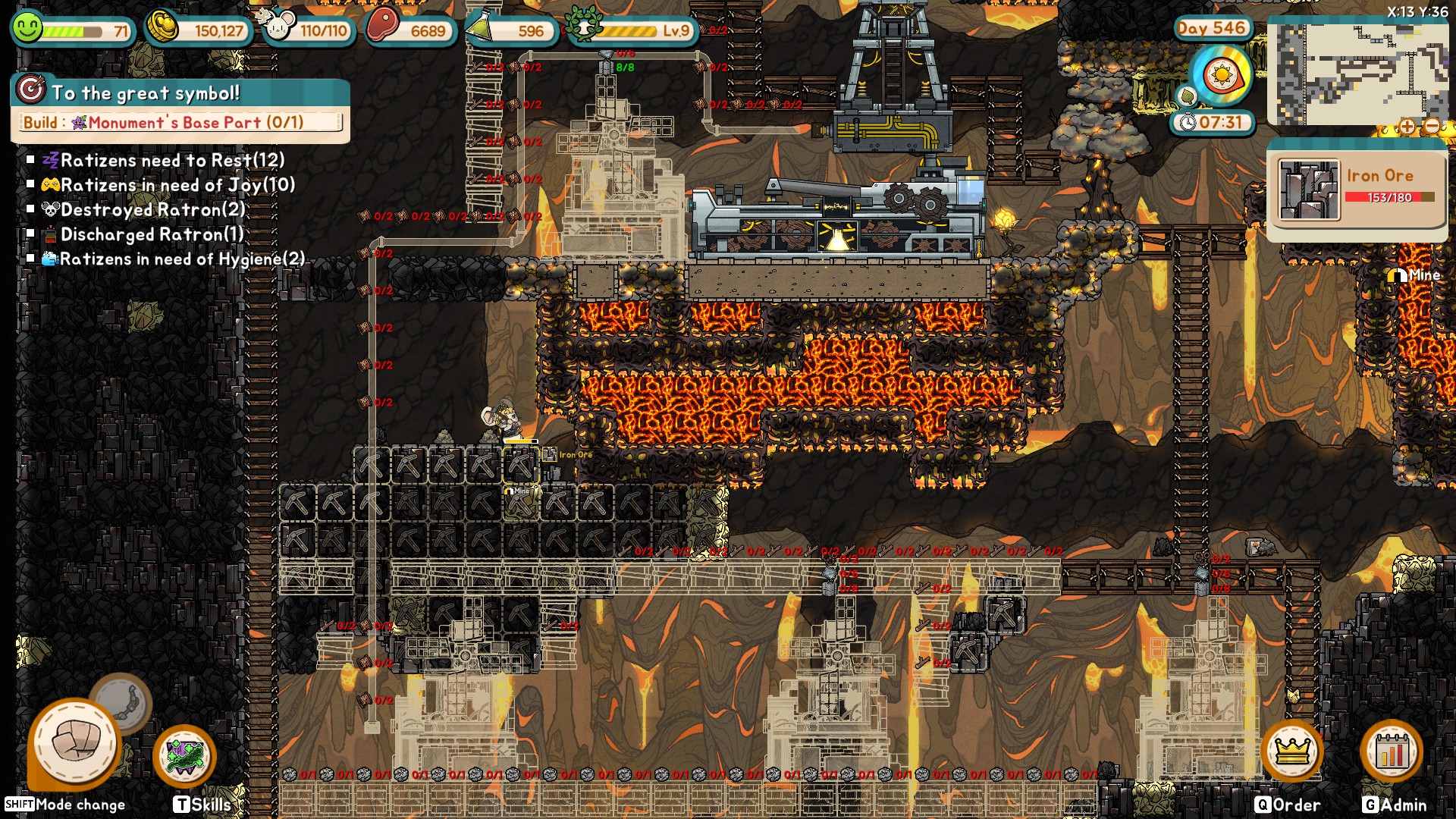The height and width of the screenshot is (819, 1456).
Task: Open the crown Order menu
Action: (1291, 752)
